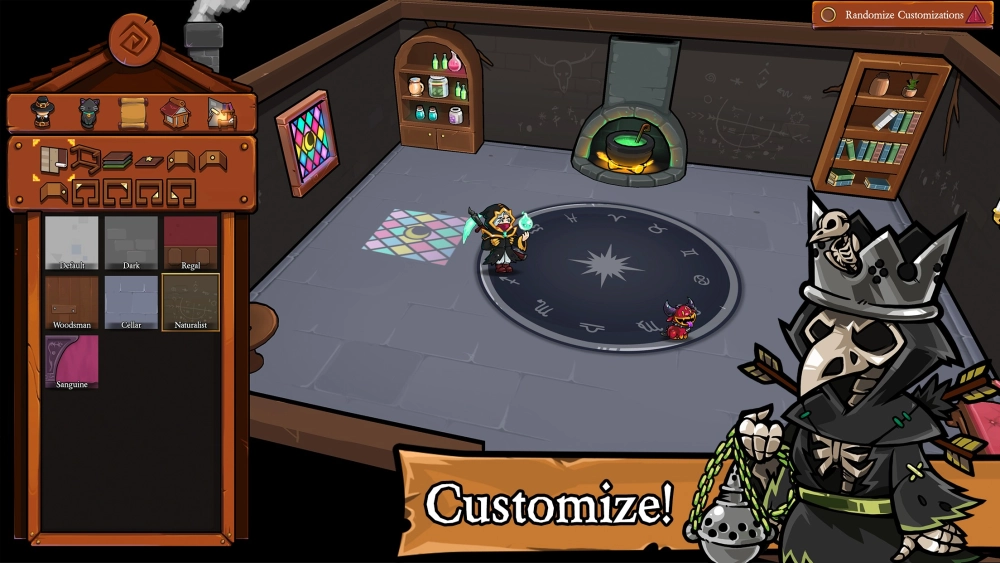
Task: Switch to the black cat pet tab
Action: [x=91, y=113]
